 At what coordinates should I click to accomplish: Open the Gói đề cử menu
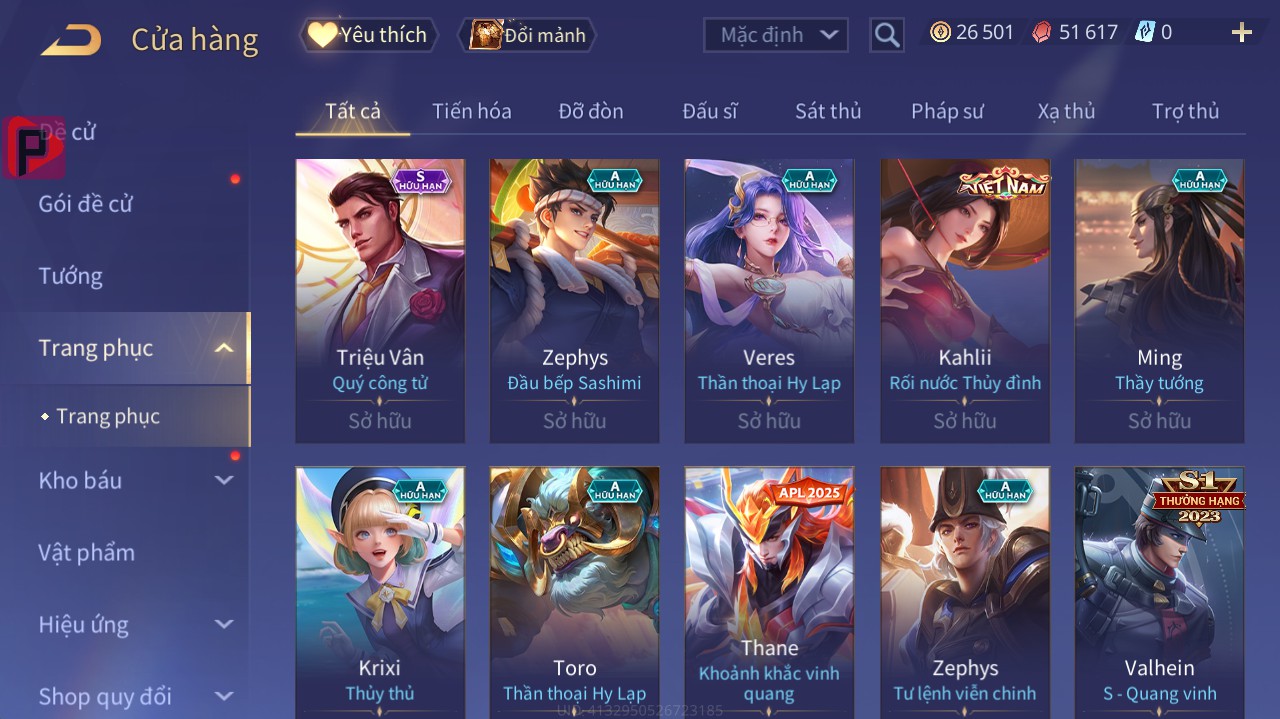pyautogui.click(x=86, y=204)
